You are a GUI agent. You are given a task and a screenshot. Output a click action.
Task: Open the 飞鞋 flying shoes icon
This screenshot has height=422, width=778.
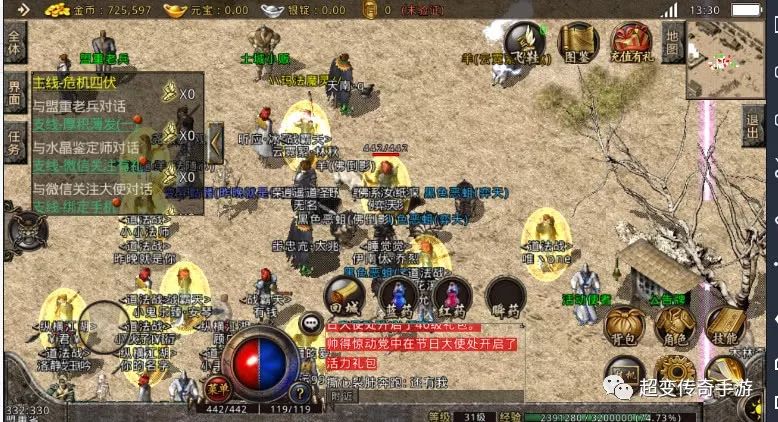point(526,42)
